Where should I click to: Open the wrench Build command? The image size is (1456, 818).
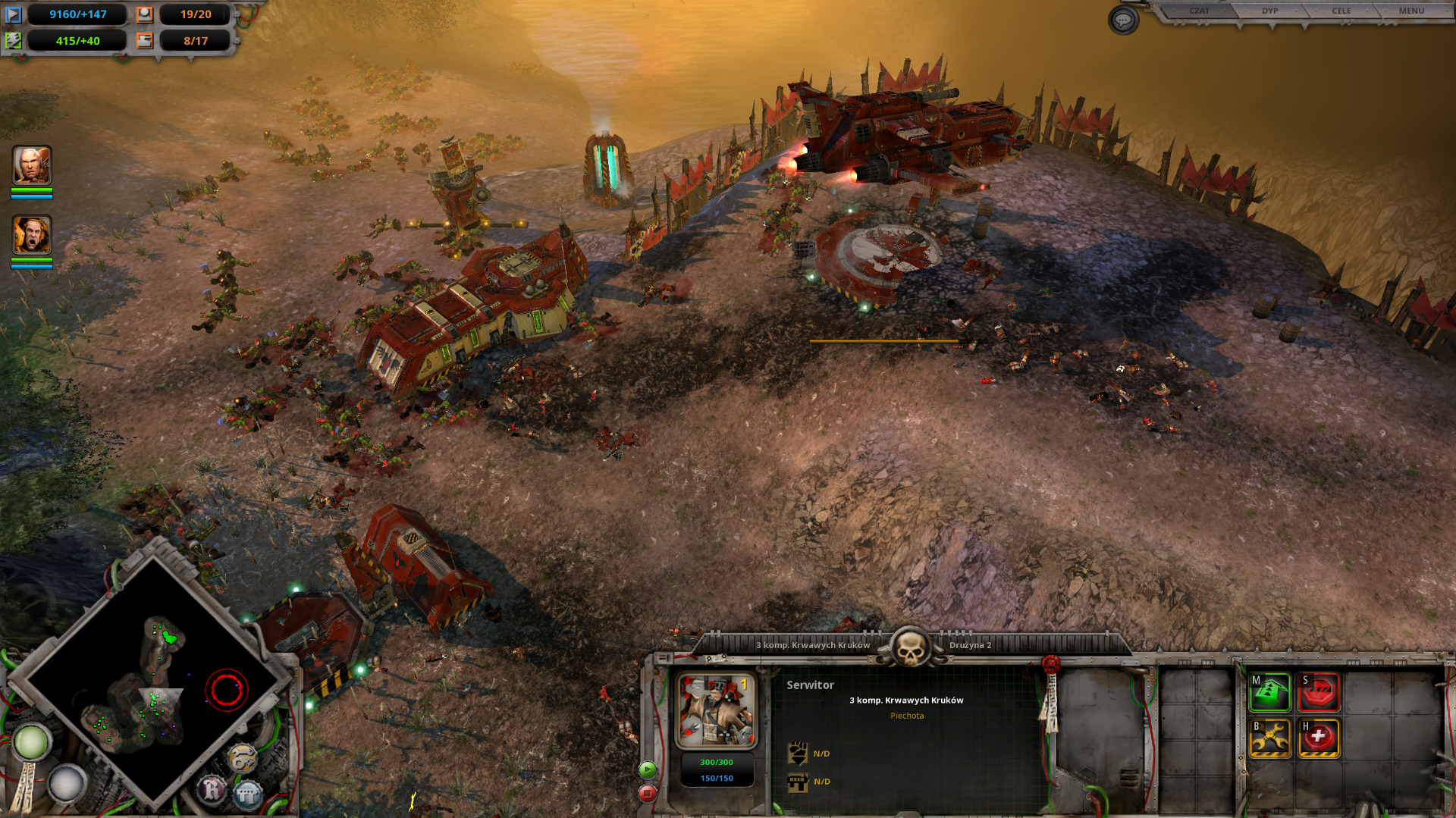[1270, 738]
